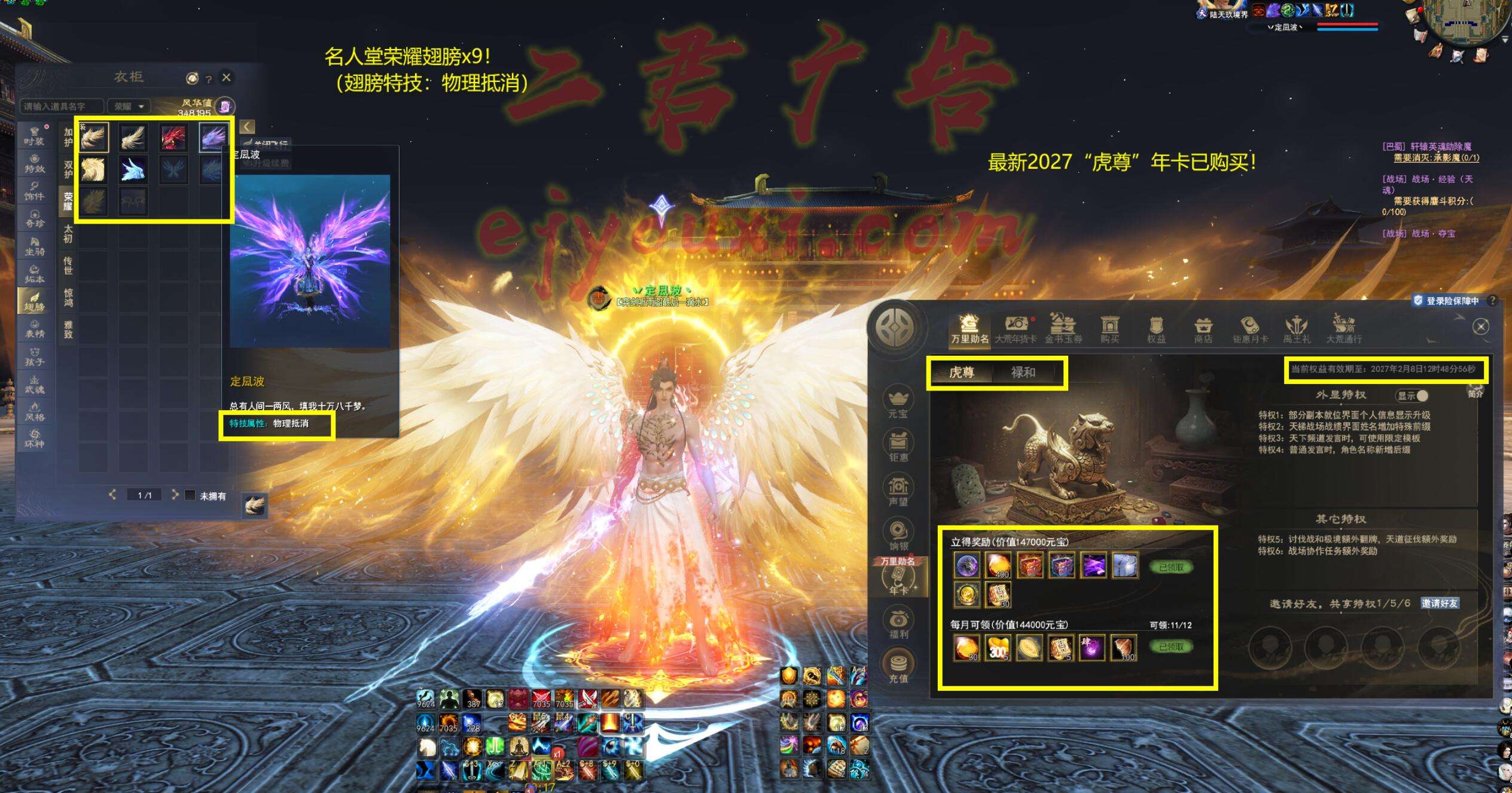
Task: Open the 充值 recharge section
Action: click(x=898, y=667)
